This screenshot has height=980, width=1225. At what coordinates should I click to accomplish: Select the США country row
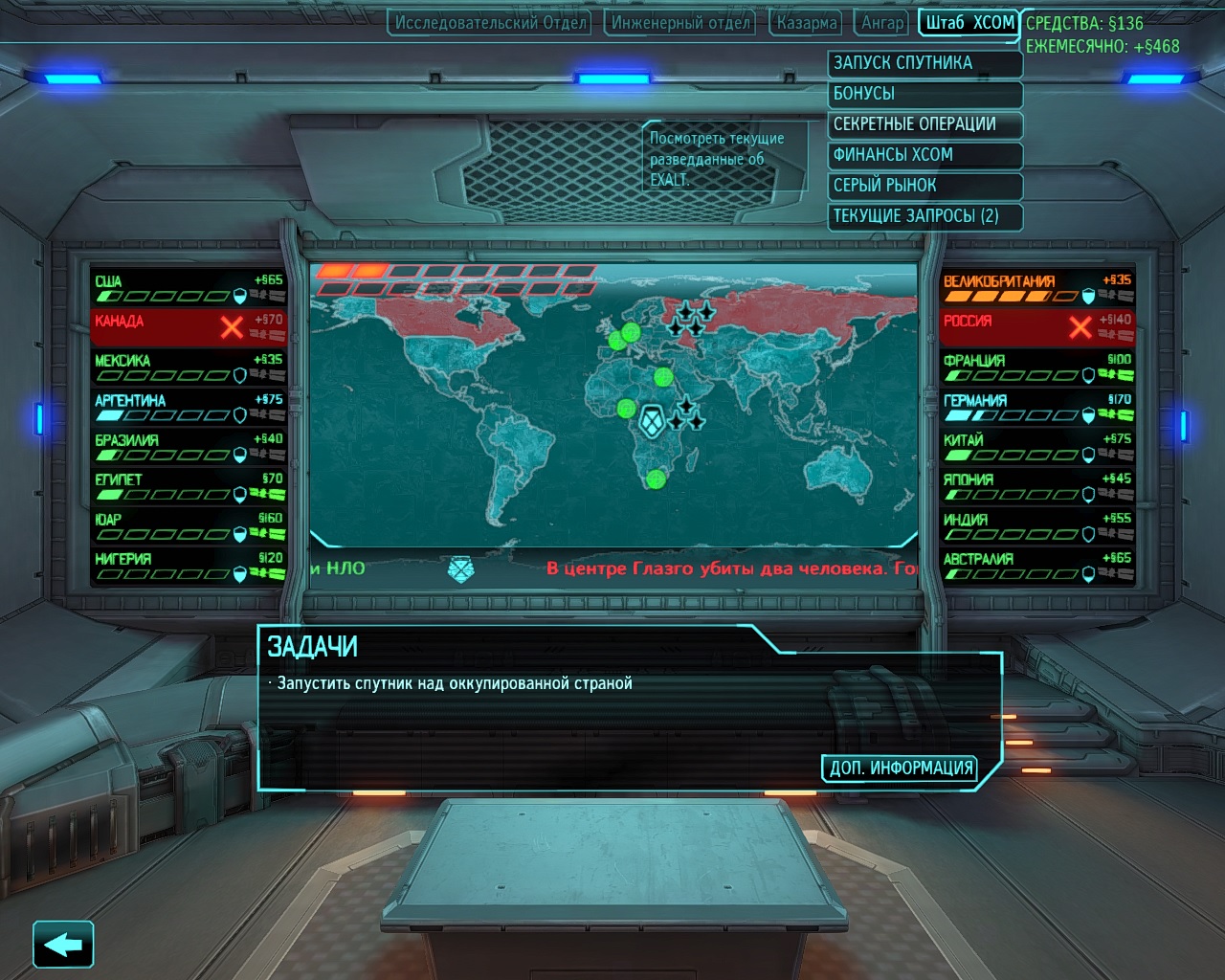(x=188, y=287)
